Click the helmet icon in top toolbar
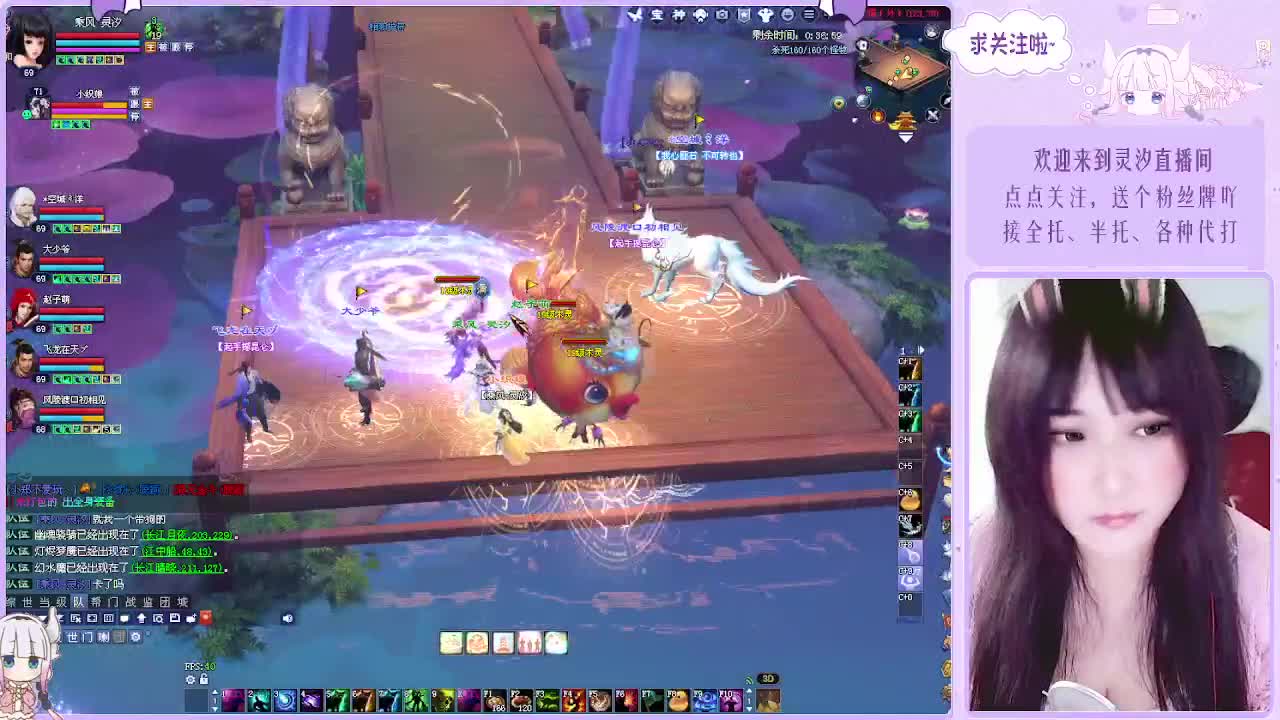 [x=700, y=15]
